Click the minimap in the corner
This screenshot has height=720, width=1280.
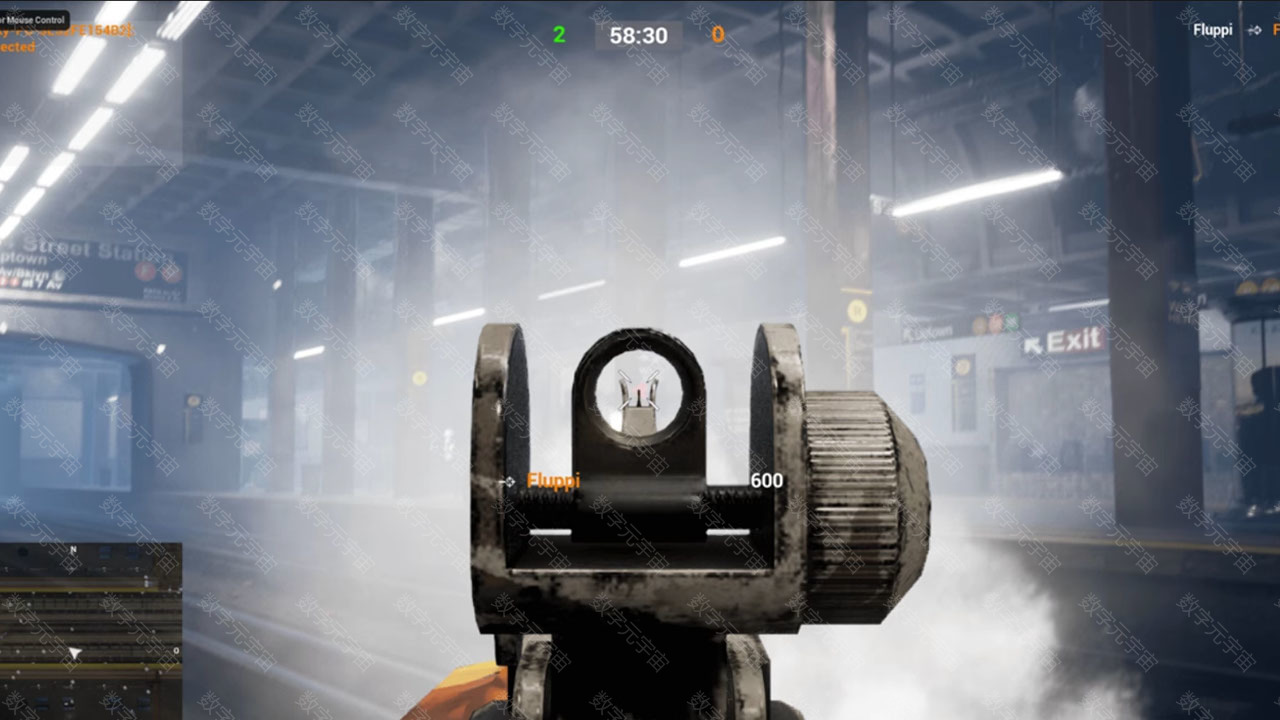90,630
